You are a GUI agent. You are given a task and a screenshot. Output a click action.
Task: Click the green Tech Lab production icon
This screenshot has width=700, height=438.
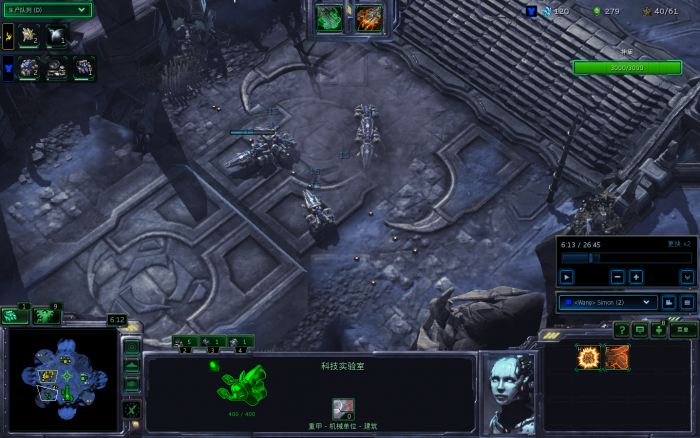coord(329,18)
